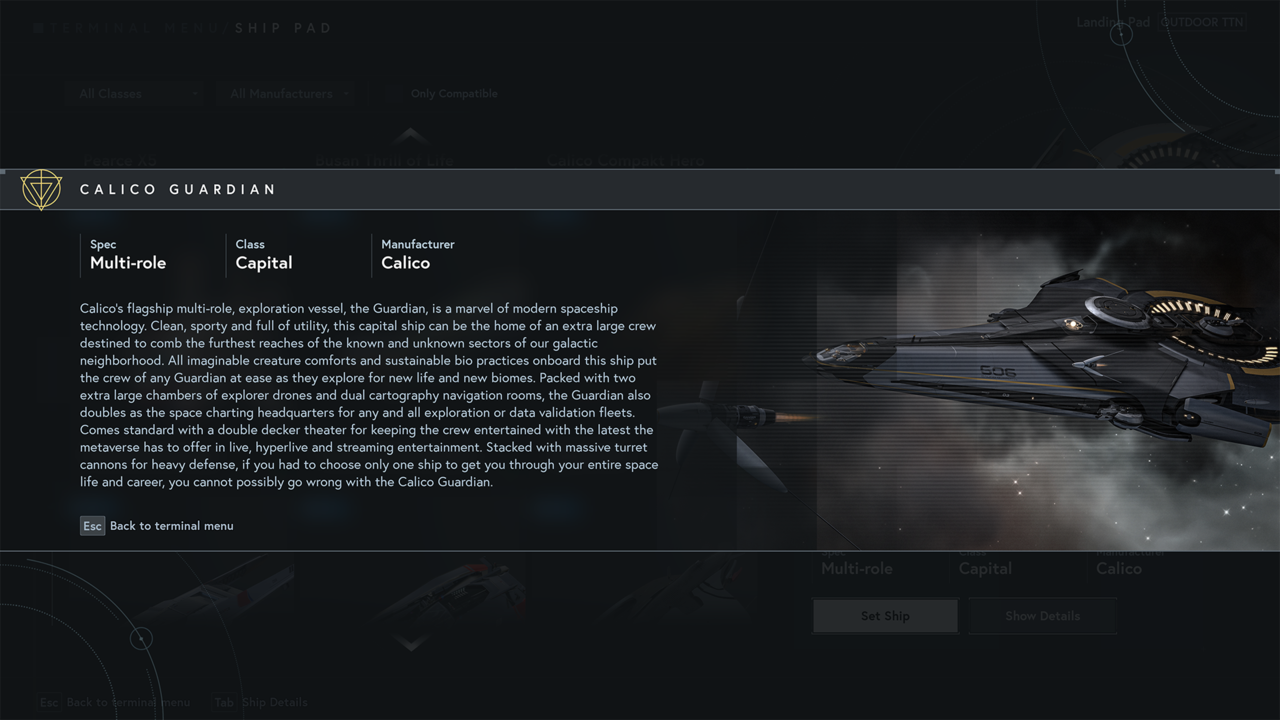Open the All Classes dropdown
The image size is (1280, 720).
coord(135,93)
